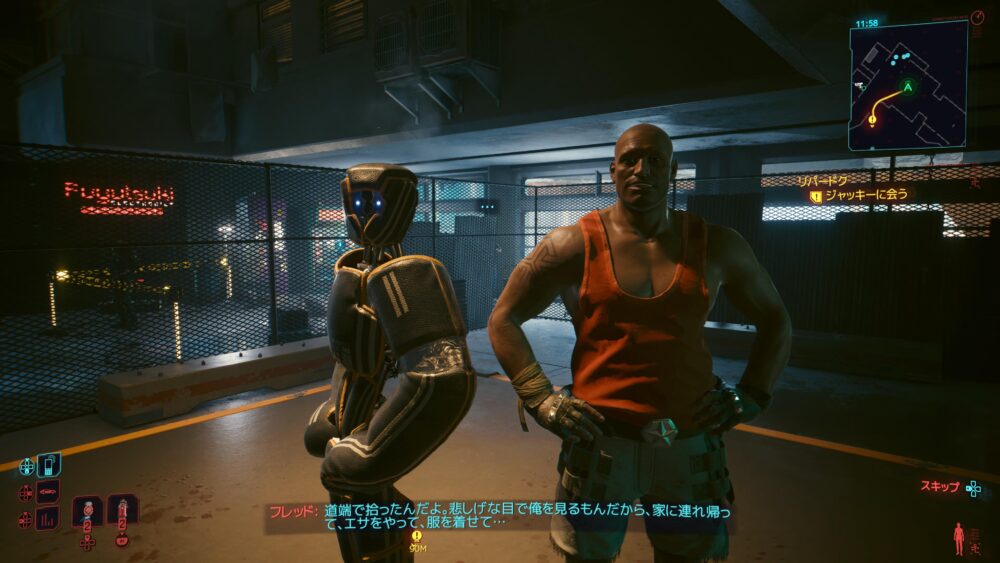Open the radio equalizer bars icon
This screenshot has height=563, width=1000.
pyautogui.click(x=48, y=518)
